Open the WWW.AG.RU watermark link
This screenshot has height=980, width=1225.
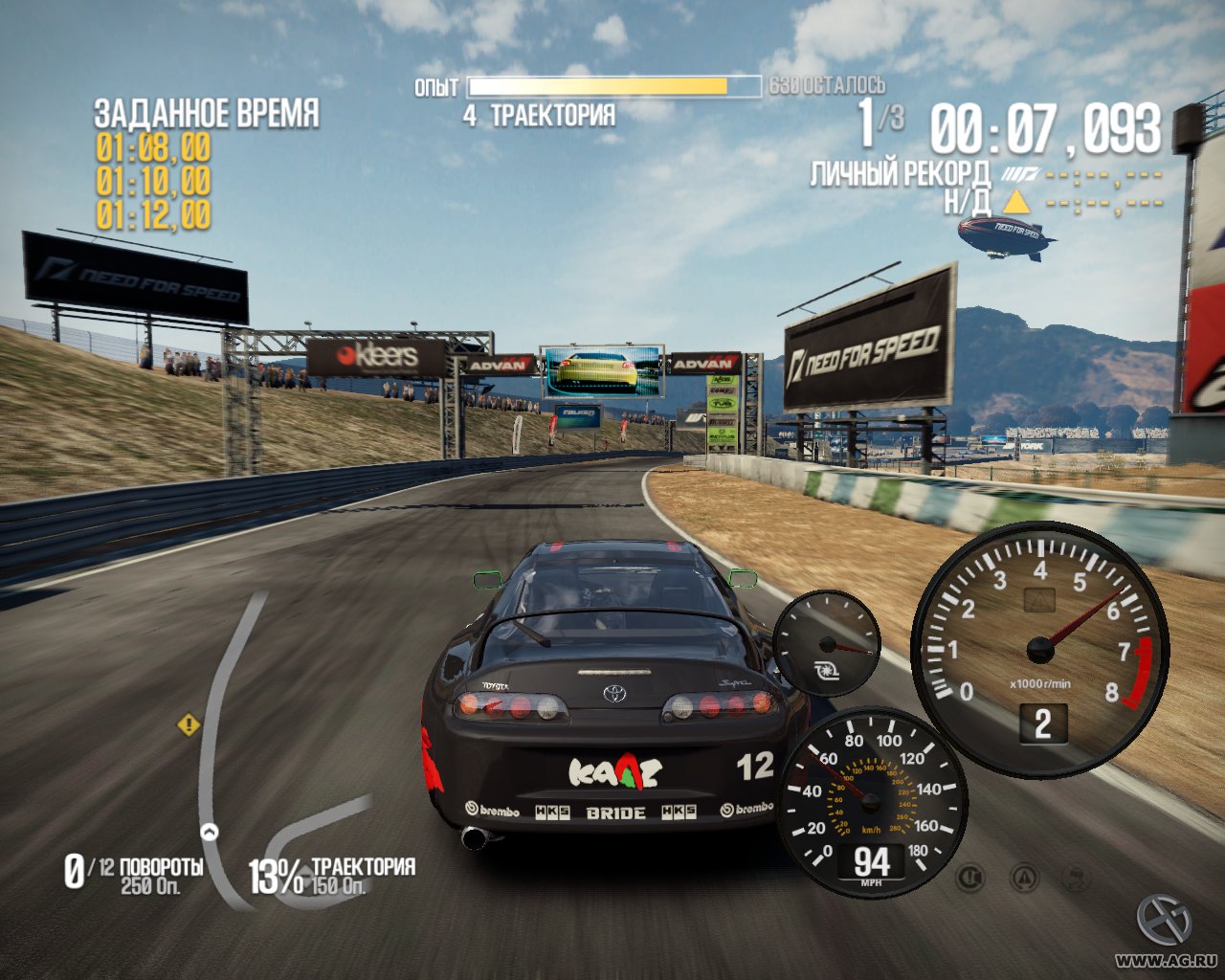tap(1165, 960)
